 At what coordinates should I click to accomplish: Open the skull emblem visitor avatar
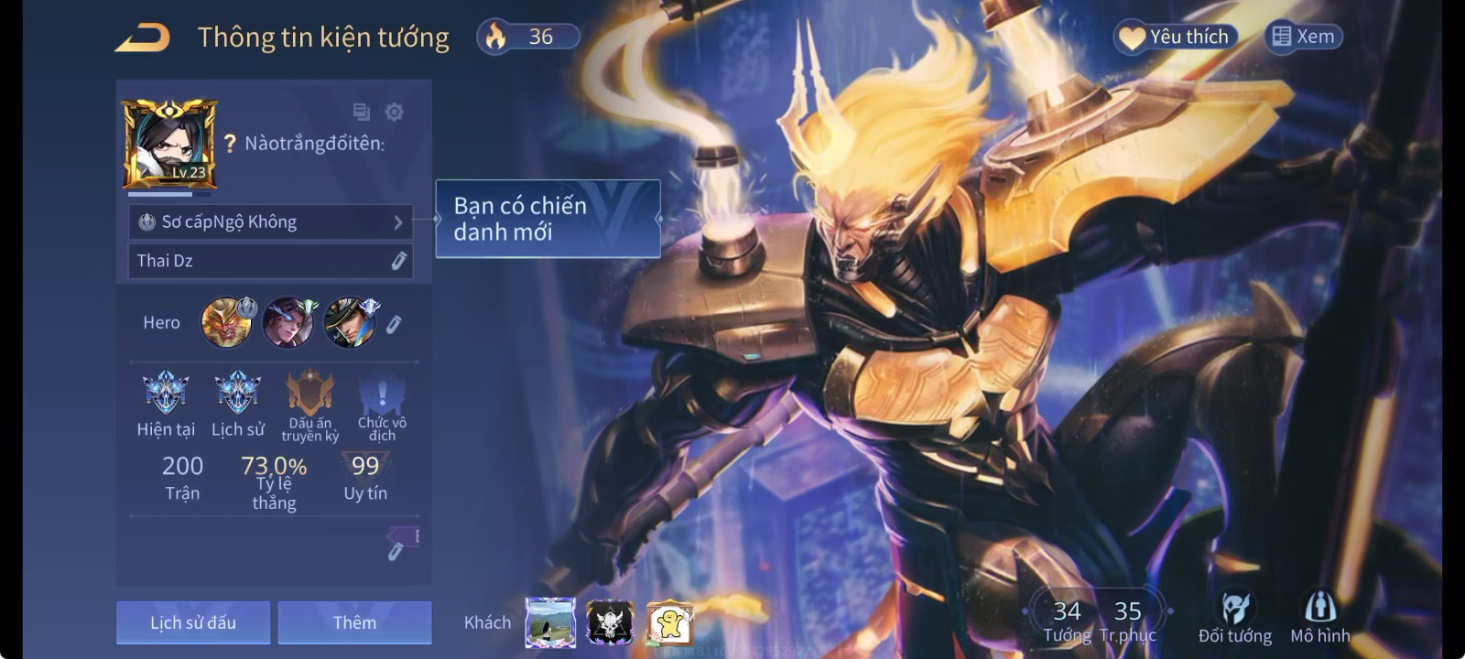[610, 623]
